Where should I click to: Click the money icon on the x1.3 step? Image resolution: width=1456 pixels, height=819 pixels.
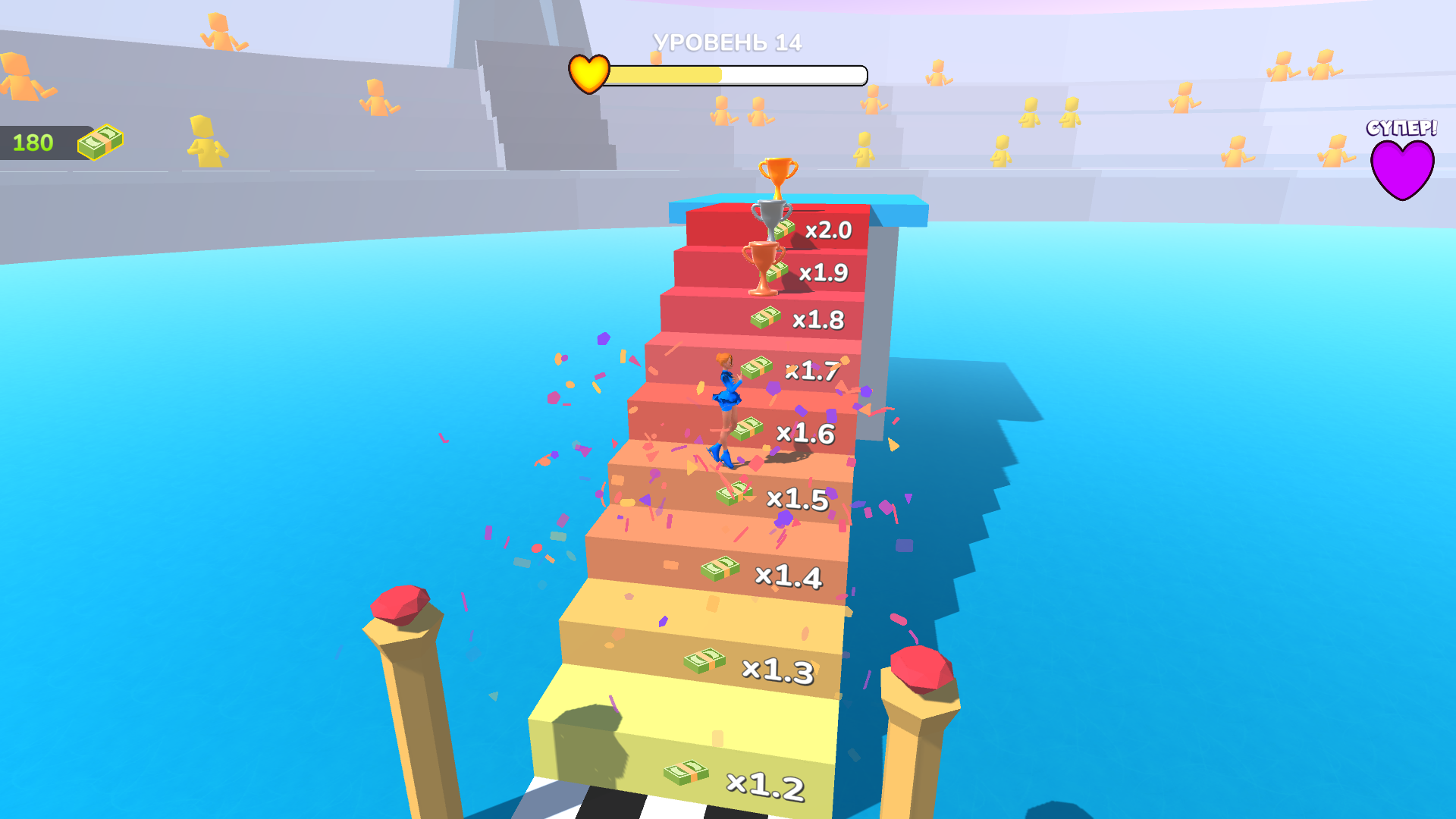[x=703, y=661]
